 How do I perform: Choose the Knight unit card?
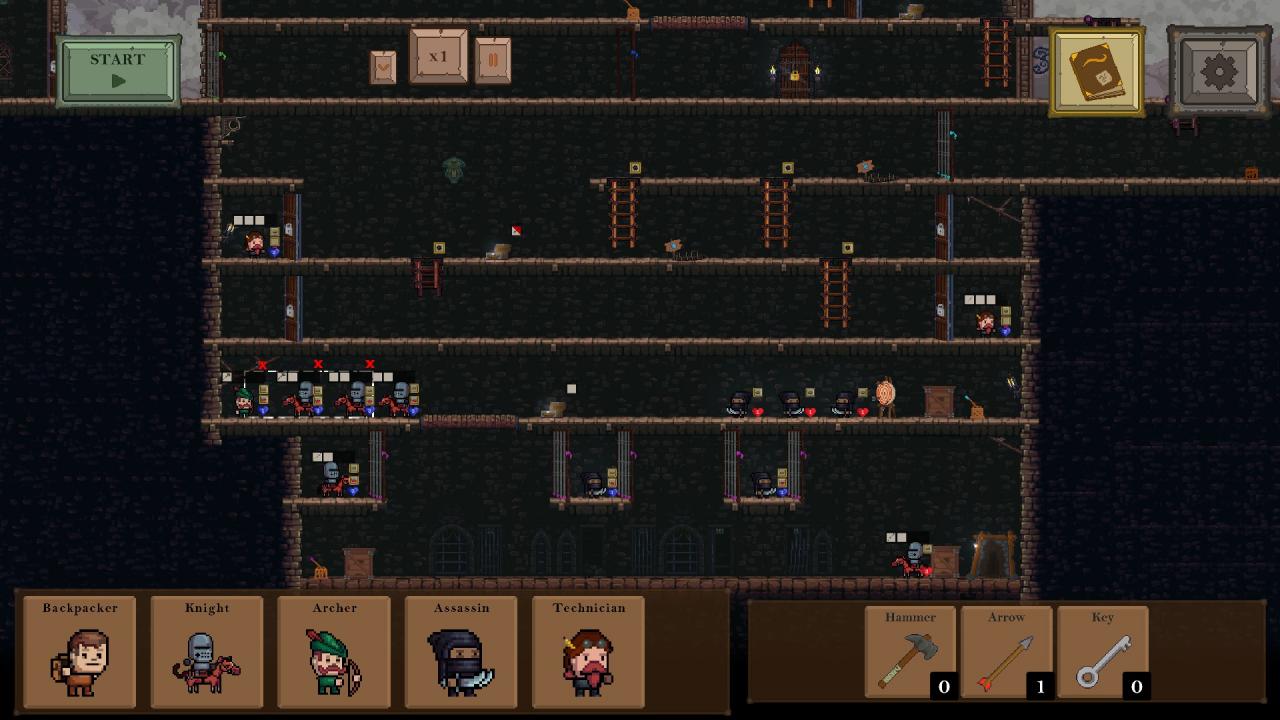[207, 652]
